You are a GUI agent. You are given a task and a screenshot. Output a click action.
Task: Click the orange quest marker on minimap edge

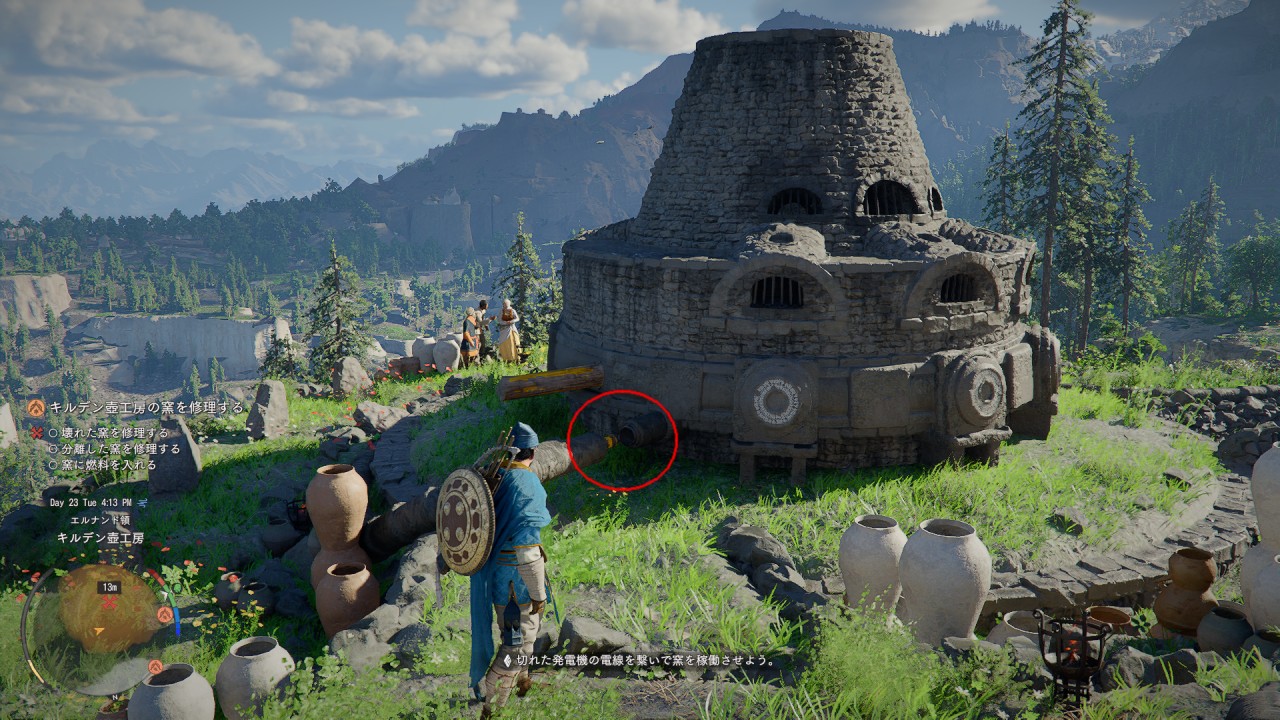pos(165,614)
